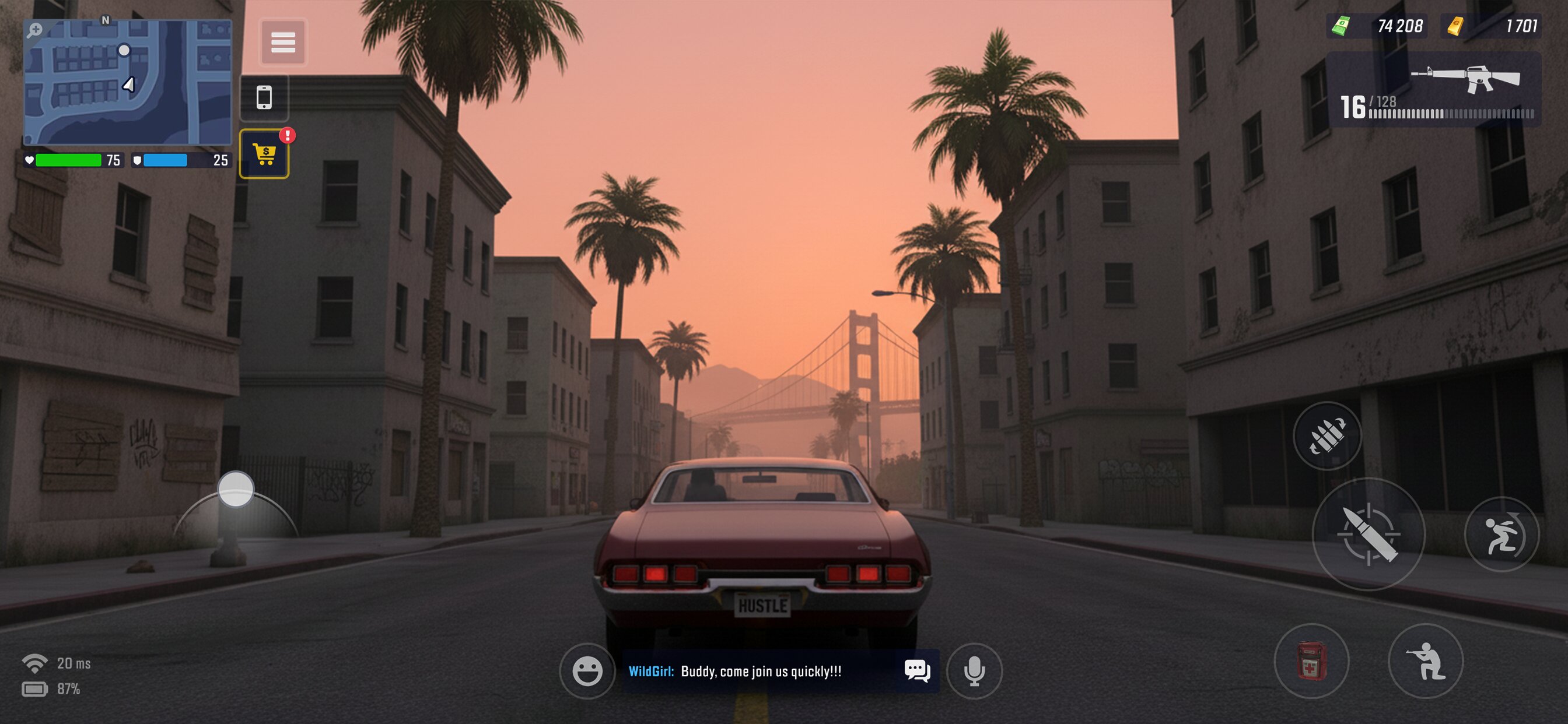Screen dimensions: 1568x724
Task: Open the emoji emote picker
Action: click(x=587, y=671)
